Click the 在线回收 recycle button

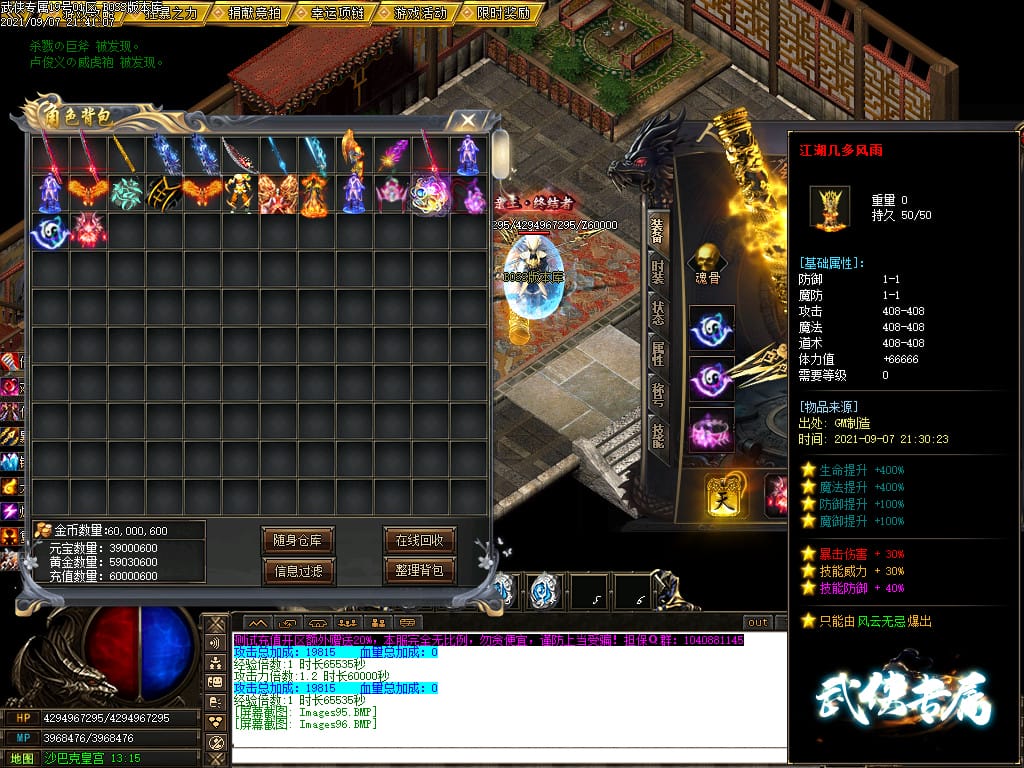tap(419, 540)
